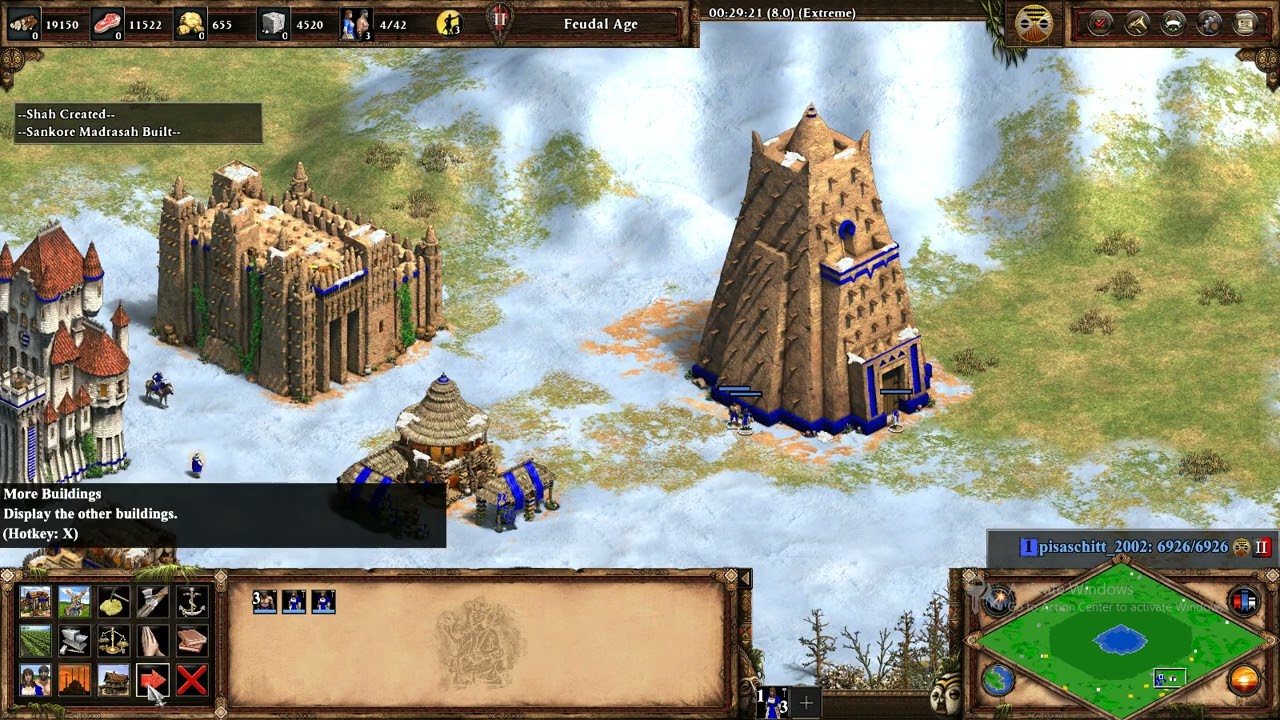Image resolution: width=1280 pixels, height=720 pixels.
Task: Place a Farm with the crop field icon
Action: [35, 641]
